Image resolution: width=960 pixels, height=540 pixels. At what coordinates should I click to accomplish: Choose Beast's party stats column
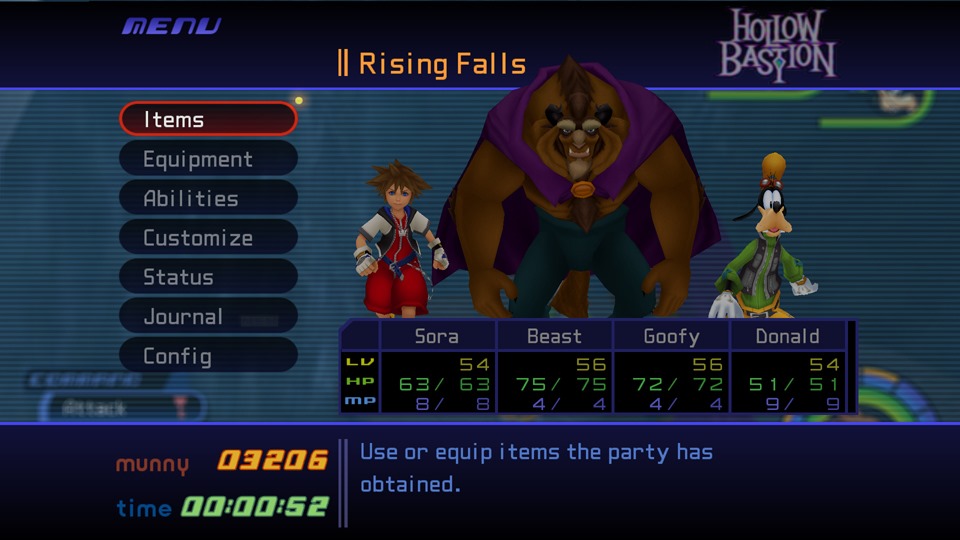554,367
